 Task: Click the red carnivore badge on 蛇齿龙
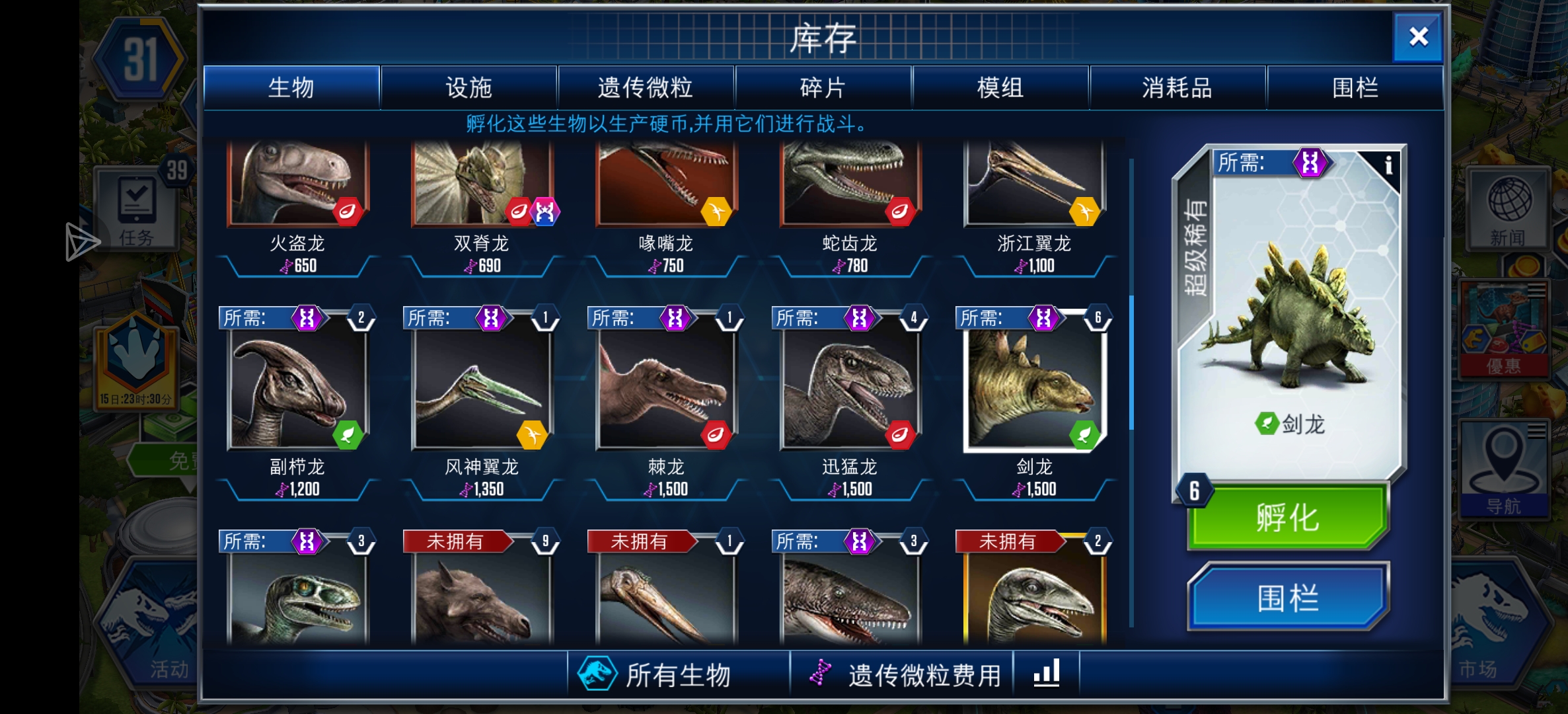click(x=901, y=213)
